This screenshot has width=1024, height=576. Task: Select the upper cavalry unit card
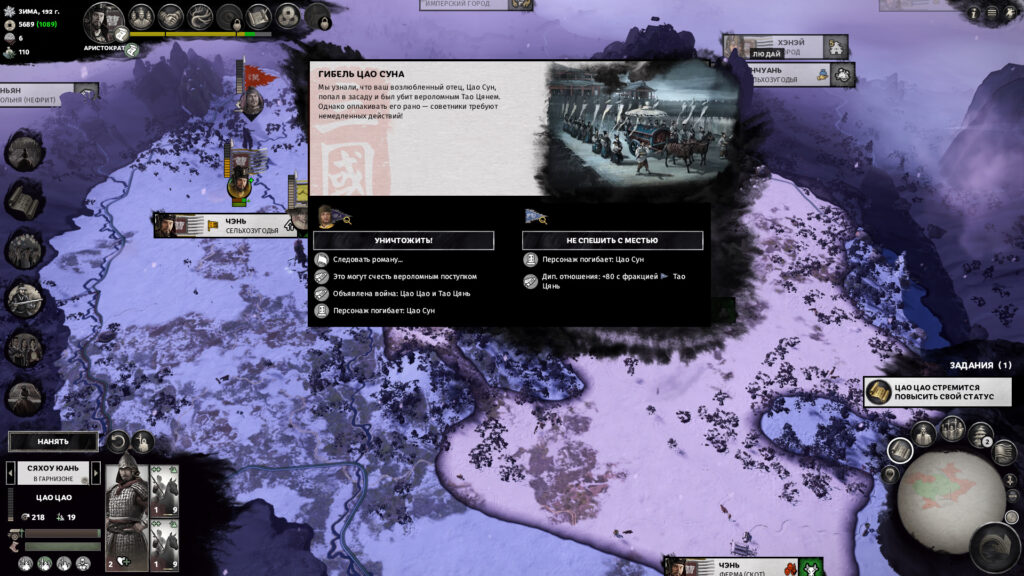click(x=162, y=489)
